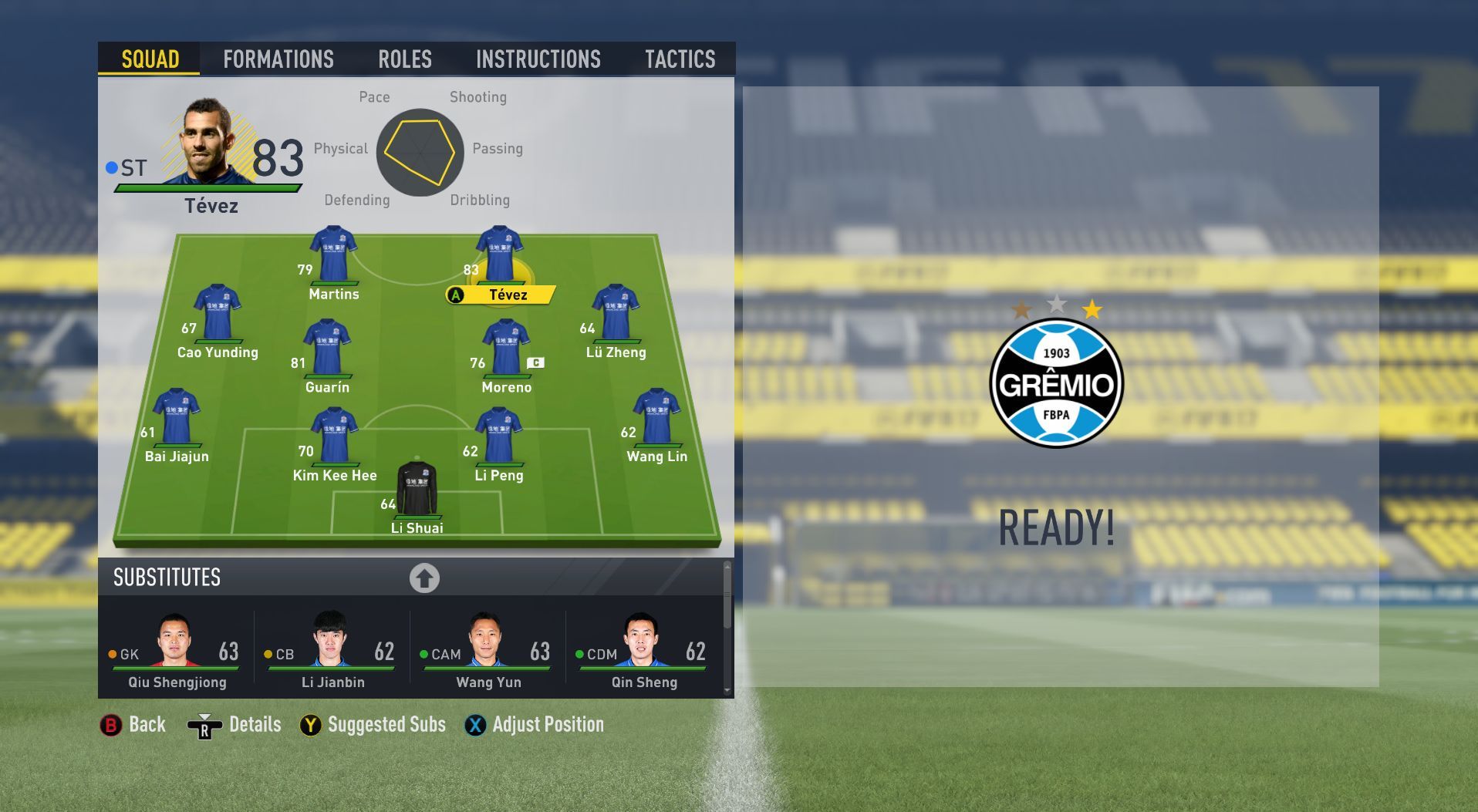
Task: Select Wang Lin at full-back
Action: [x=656, y=418]
